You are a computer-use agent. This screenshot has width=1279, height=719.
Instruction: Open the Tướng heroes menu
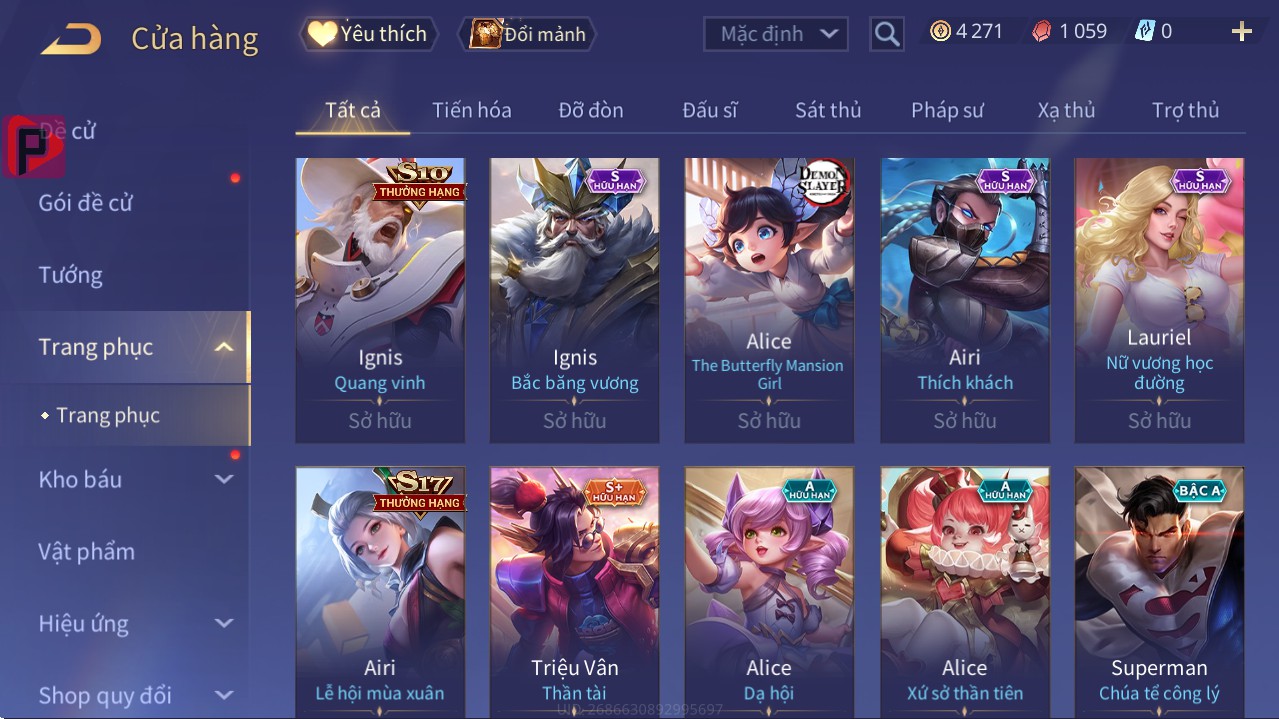(71, 275)
